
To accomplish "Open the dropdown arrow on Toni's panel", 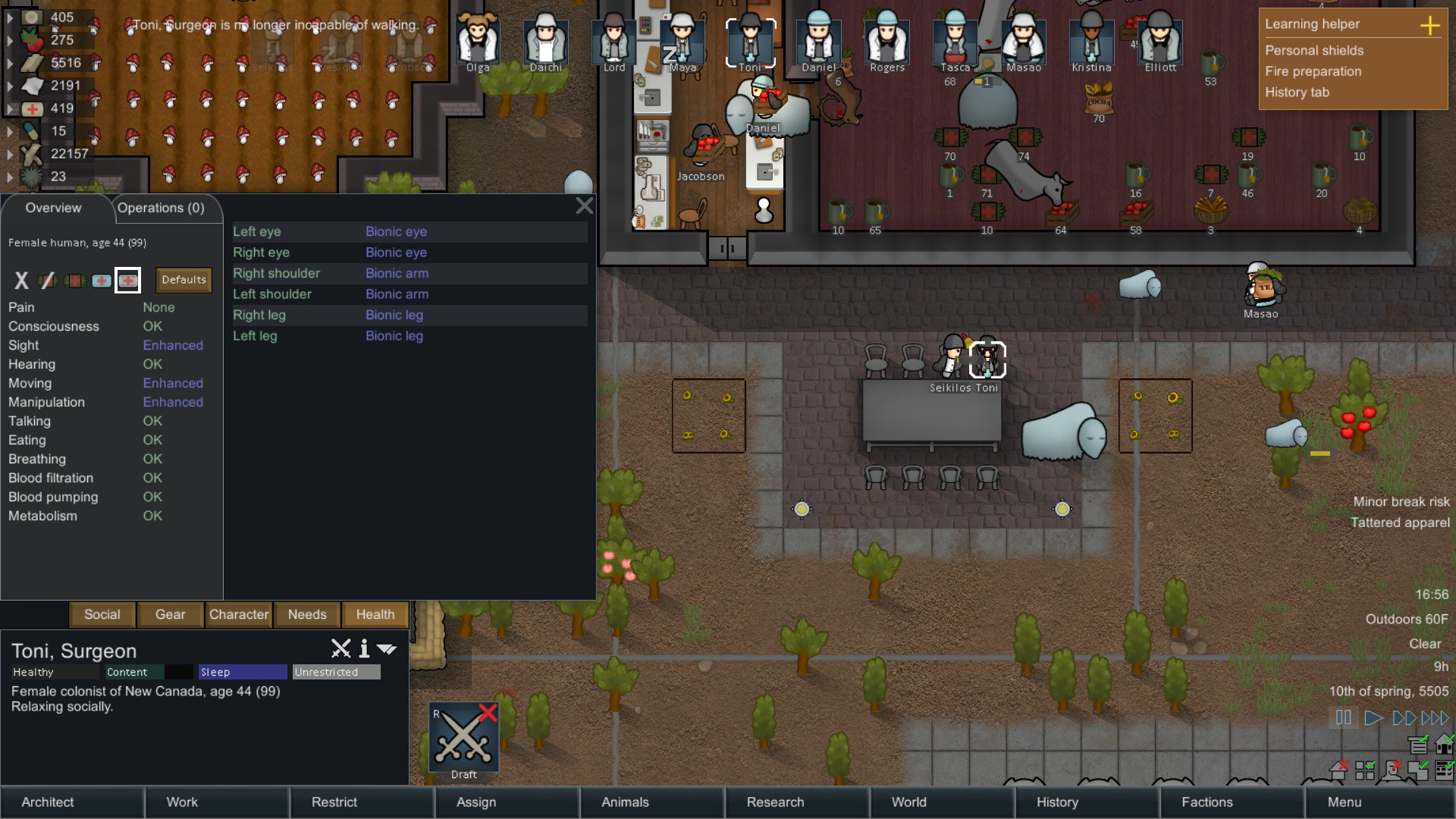I will click(x=388, y=649).
